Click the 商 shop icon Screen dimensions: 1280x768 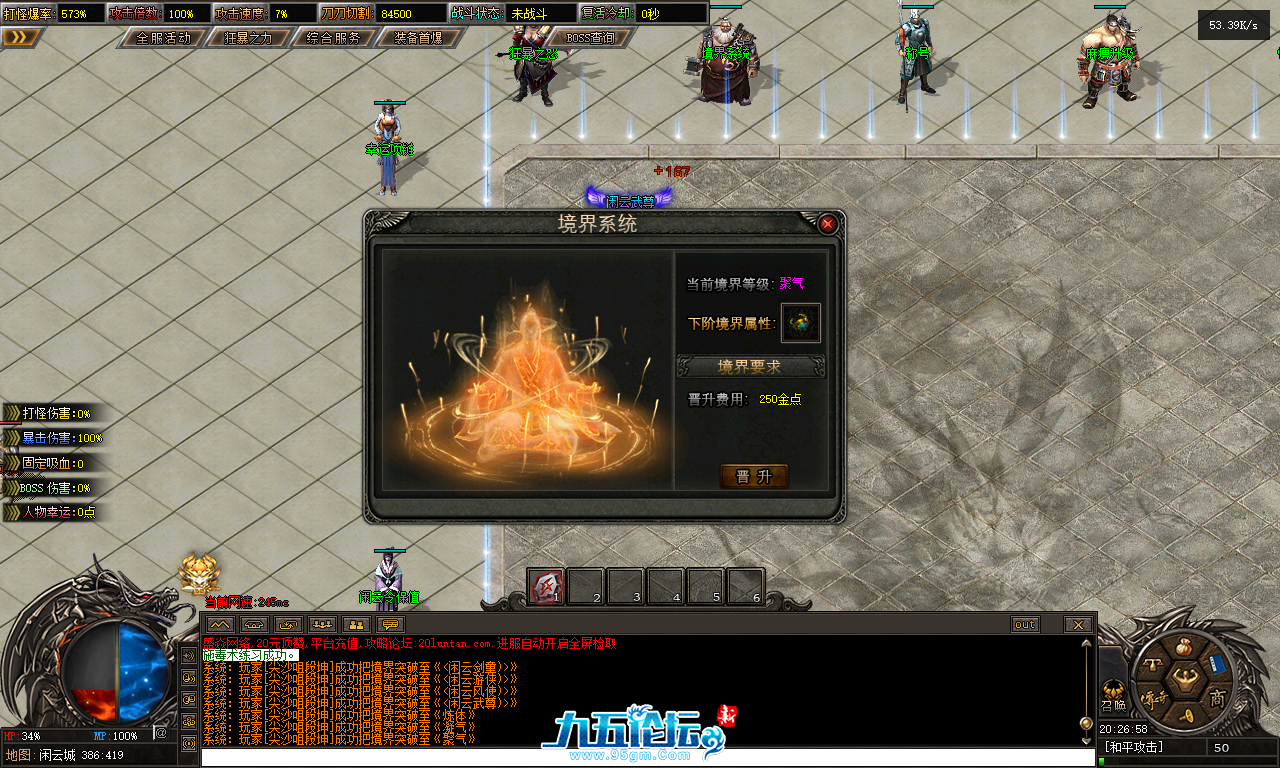pos(1217,698)
